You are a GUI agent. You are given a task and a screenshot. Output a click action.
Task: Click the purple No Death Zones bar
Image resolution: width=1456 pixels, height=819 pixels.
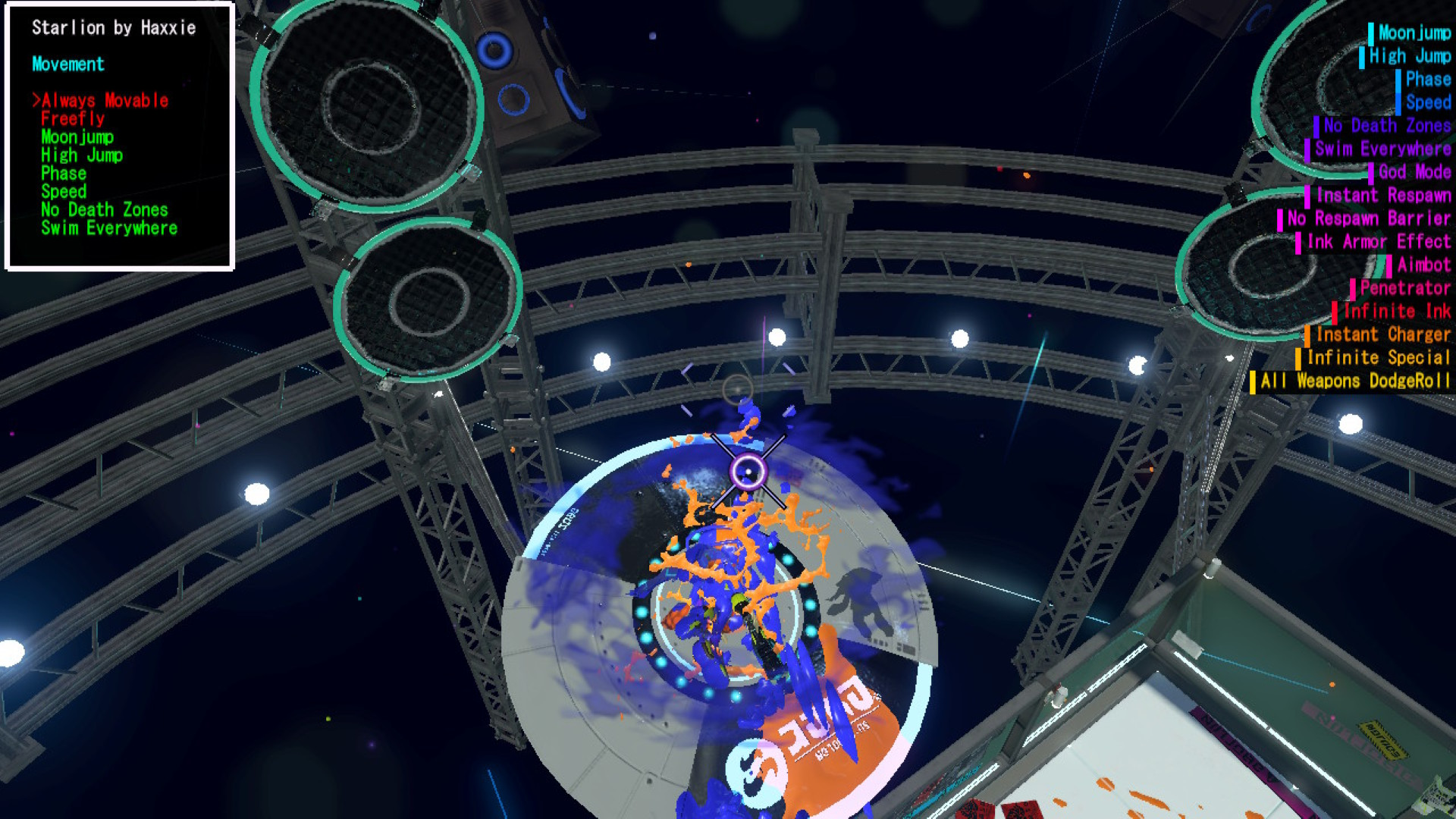pos(1316,126)
